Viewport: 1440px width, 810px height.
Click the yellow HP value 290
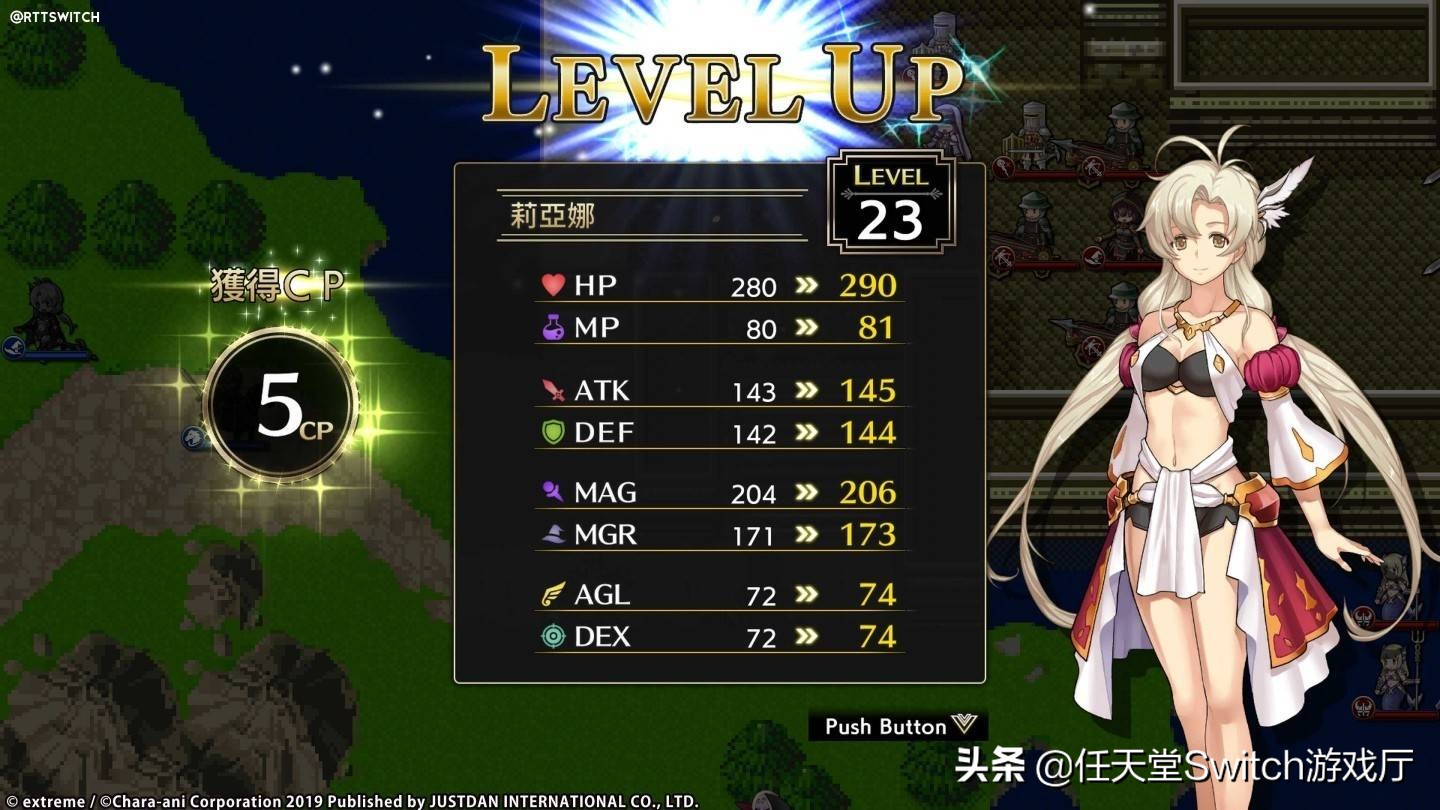[866, 286]
